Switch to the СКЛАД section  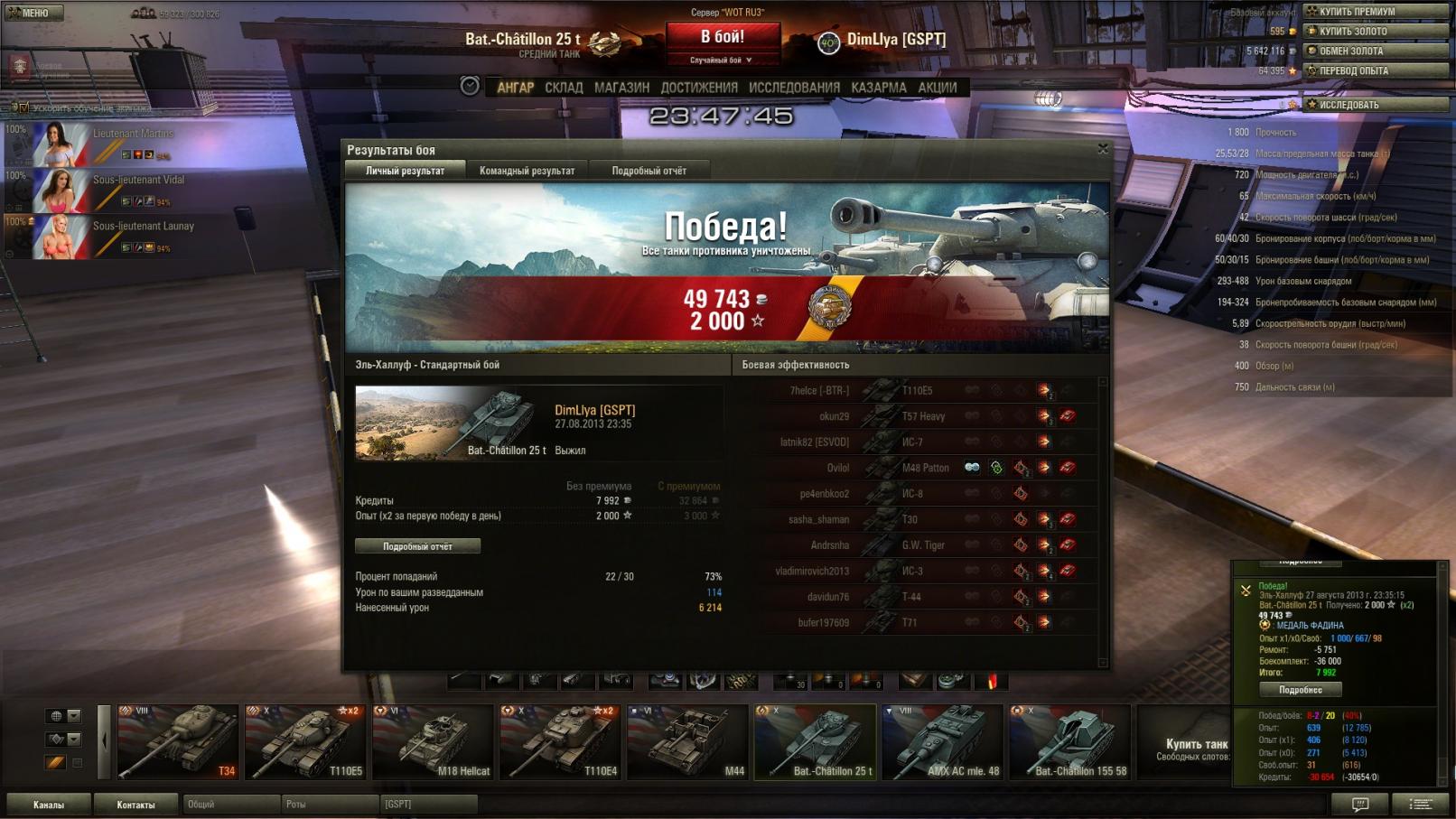pyautogui.click(x=564, y=88)
